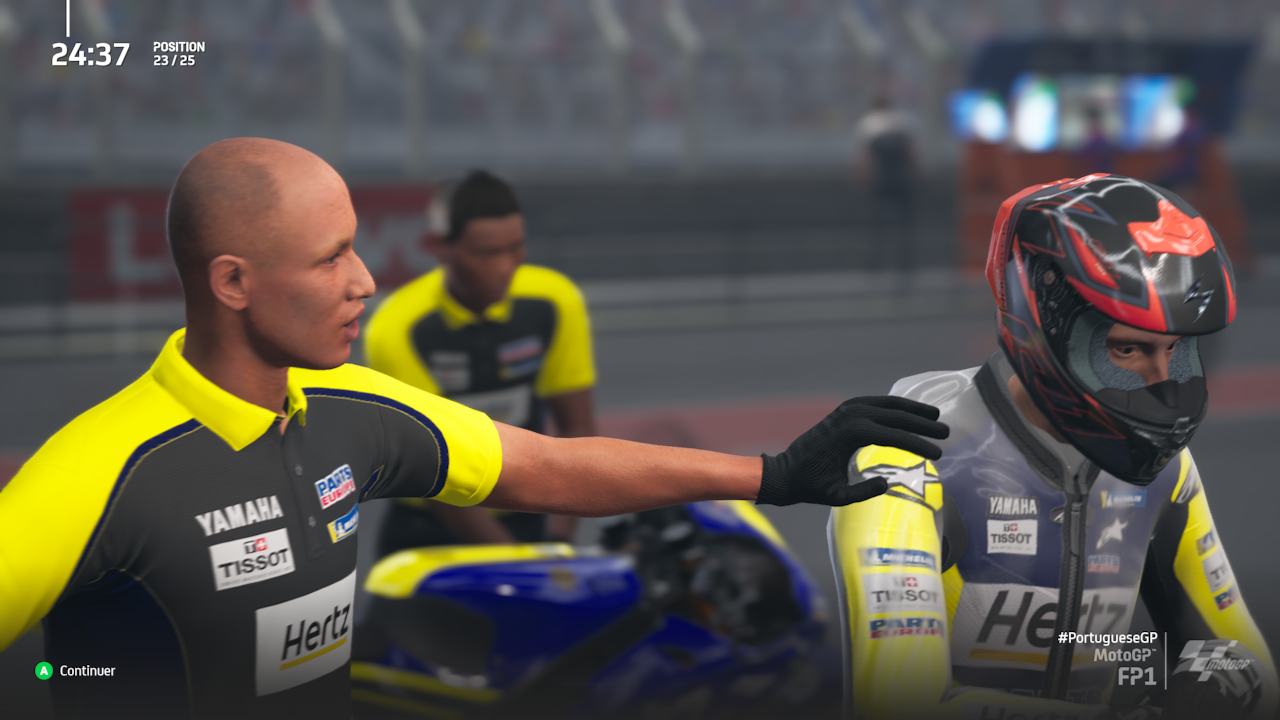Select the Continuer prompt label
Image resolution: width=1280 pixels, height=720 pixels.
tap(87, 671)
